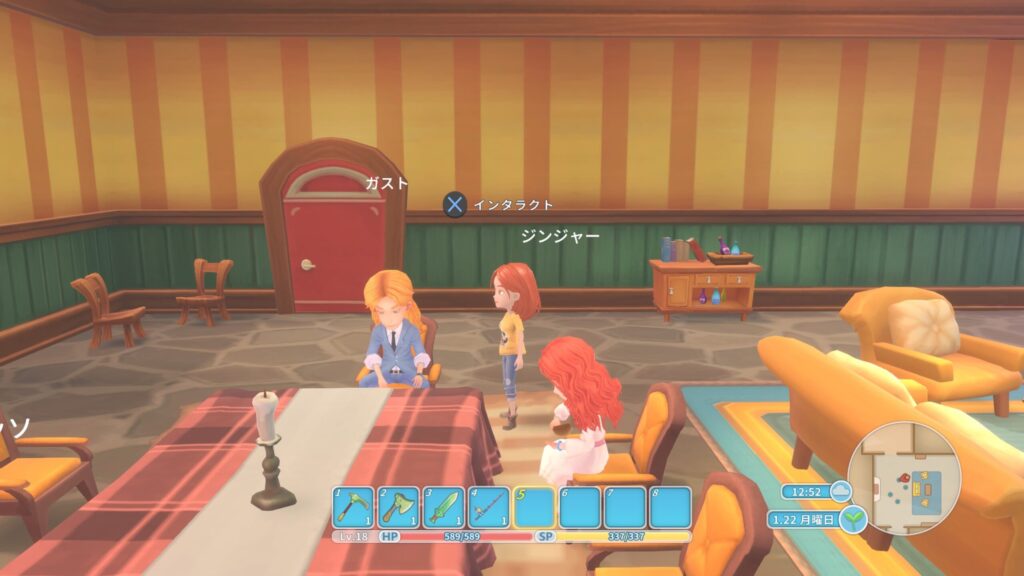Viewport: 1024px width, 576px height.
Task: Choose the green sword hotbar slot
Action: pyautogui.click(x=443, y=507)
